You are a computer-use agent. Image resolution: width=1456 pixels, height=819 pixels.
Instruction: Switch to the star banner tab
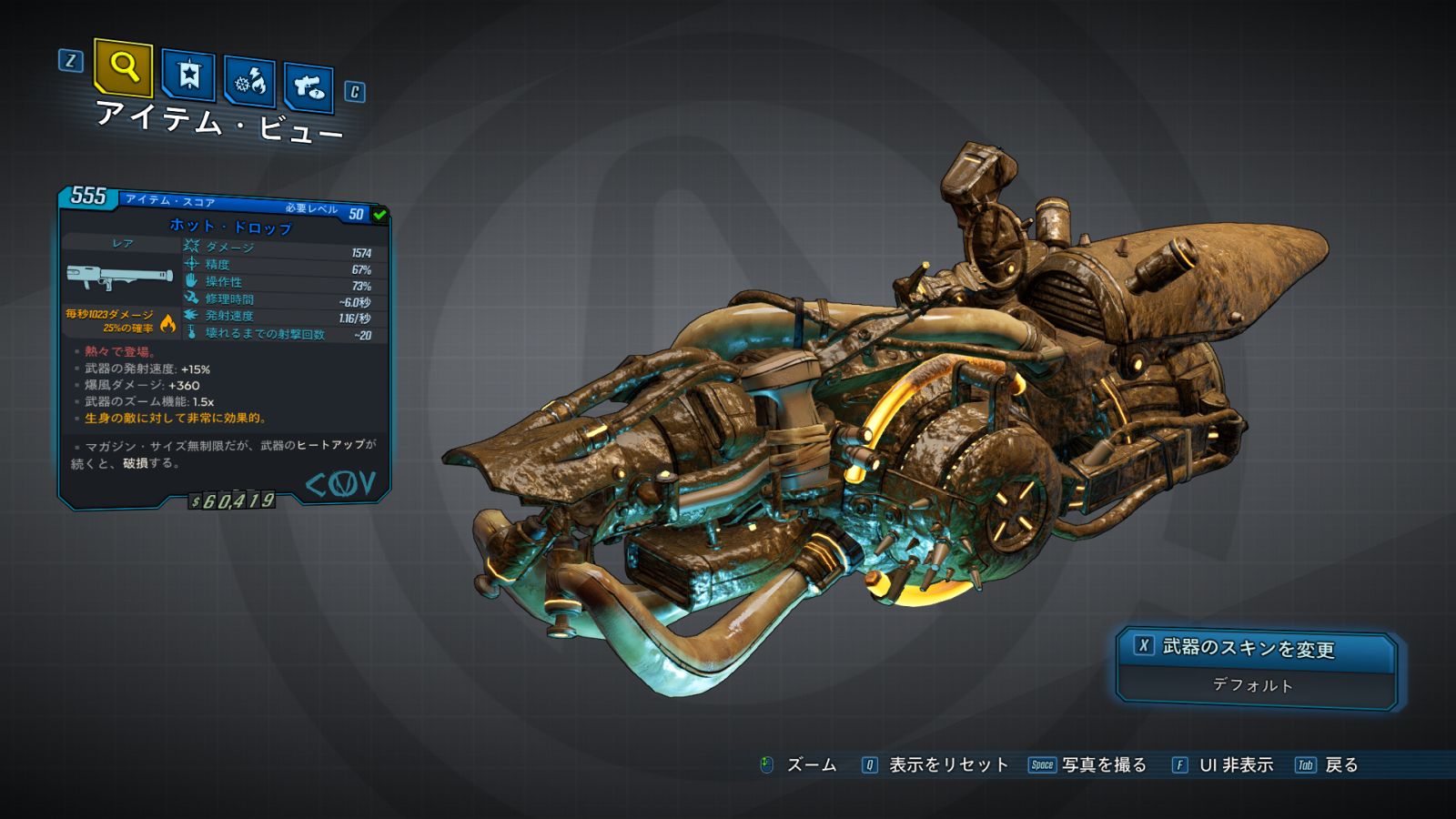[188, 75]
